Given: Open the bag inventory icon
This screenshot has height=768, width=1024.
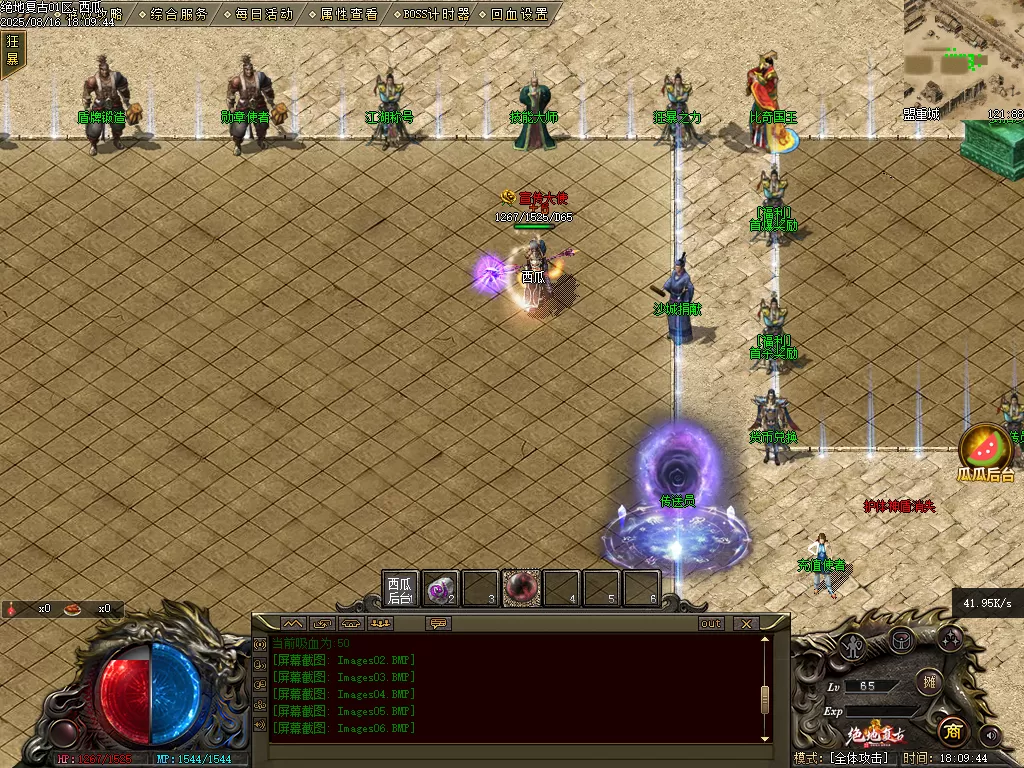Looking at the screenshot, I should point(901,639).
